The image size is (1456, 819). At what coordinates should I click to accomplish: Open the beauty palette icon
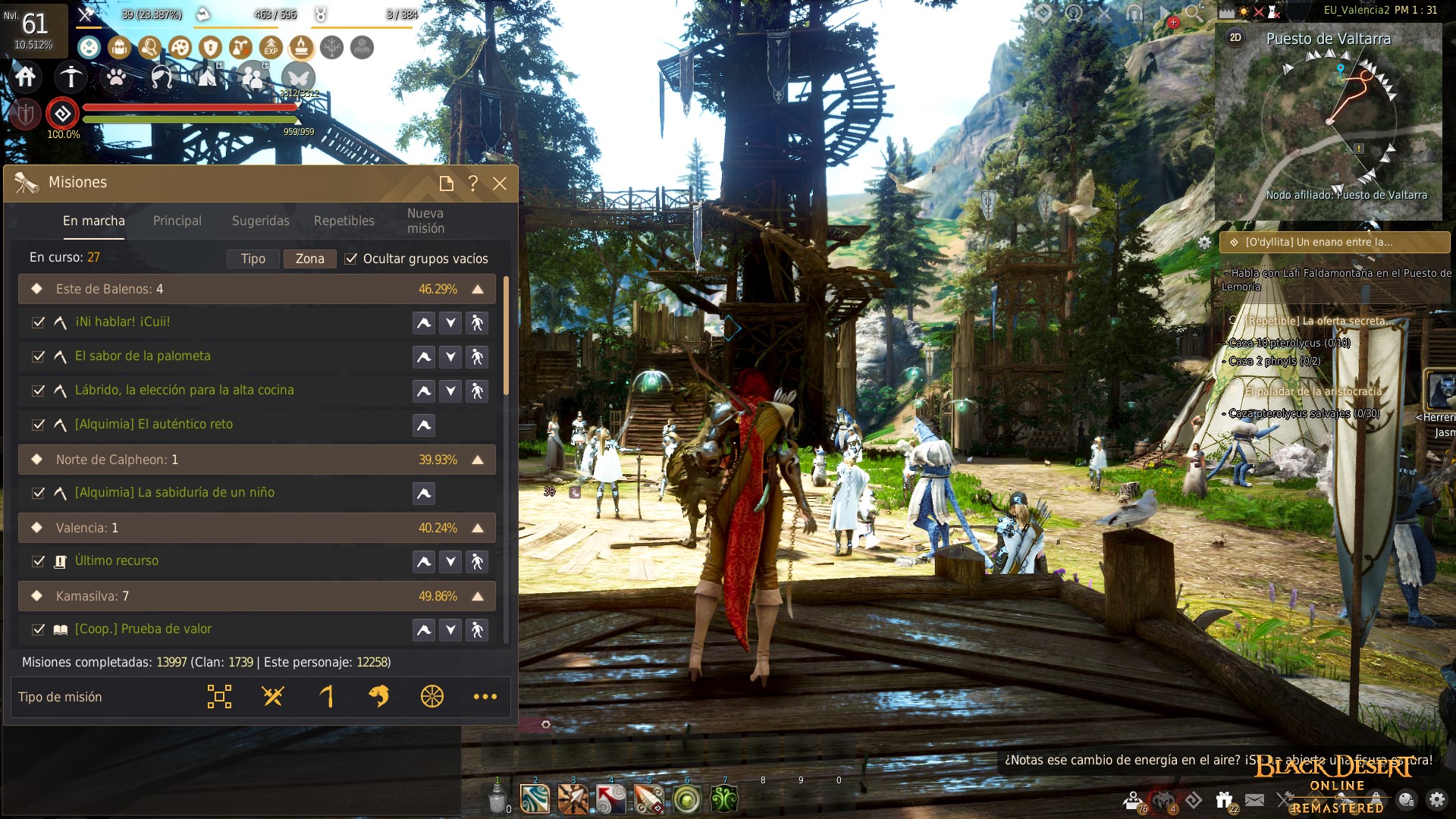[179, 48]
